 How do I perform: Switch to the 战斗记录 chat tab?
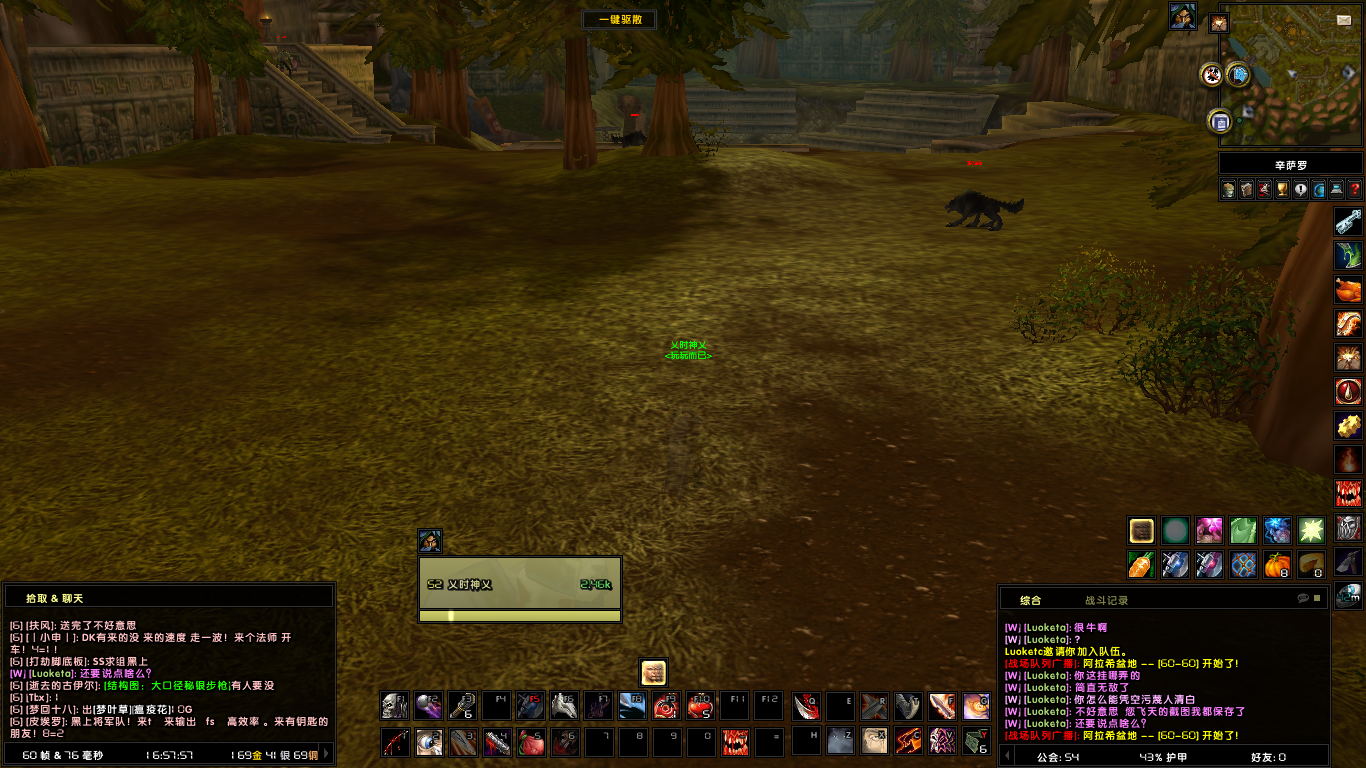point(1106,600)
